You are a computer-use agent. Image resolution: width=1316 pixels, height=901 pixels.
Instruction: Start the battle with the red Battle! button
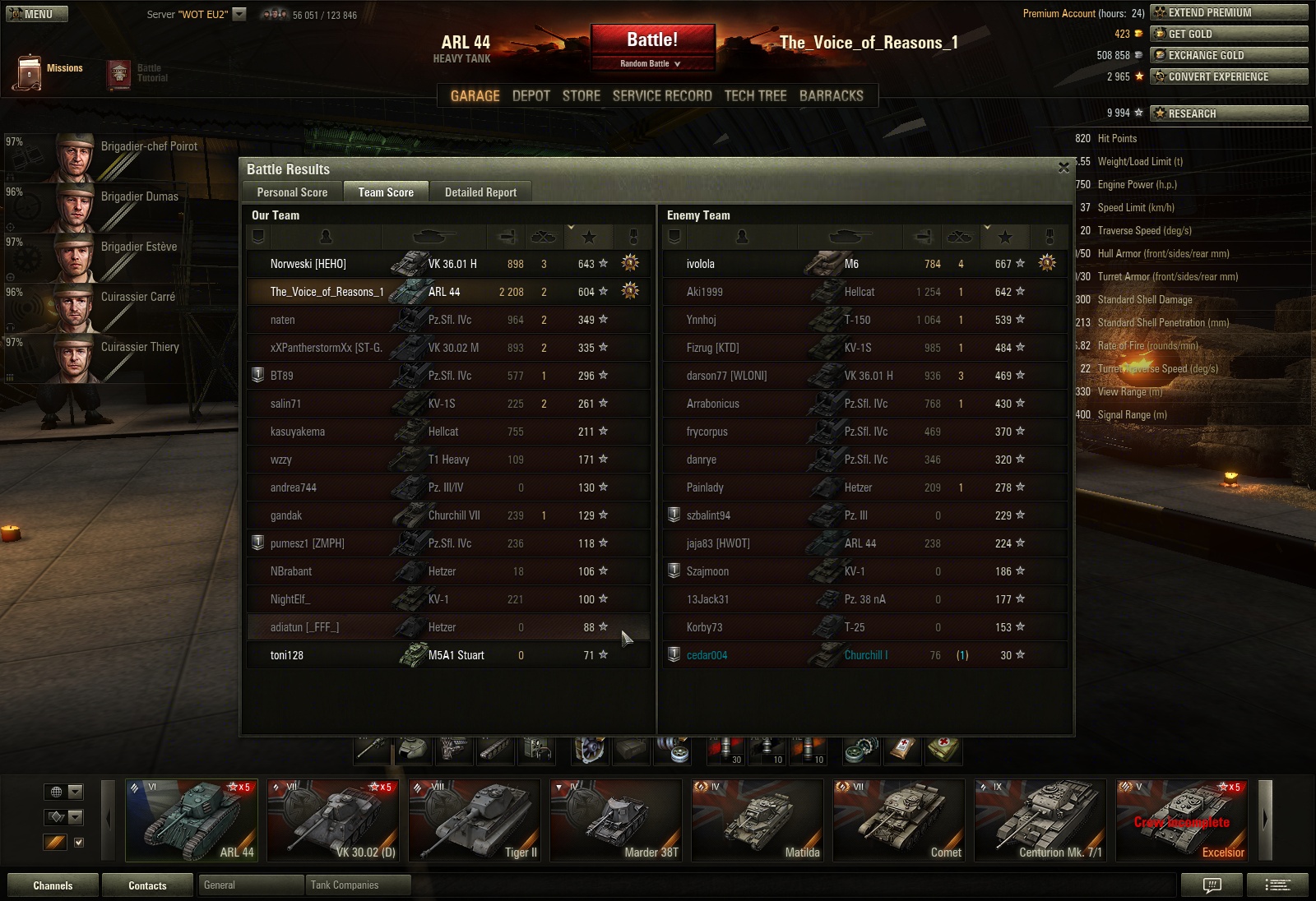pos(652,40)
